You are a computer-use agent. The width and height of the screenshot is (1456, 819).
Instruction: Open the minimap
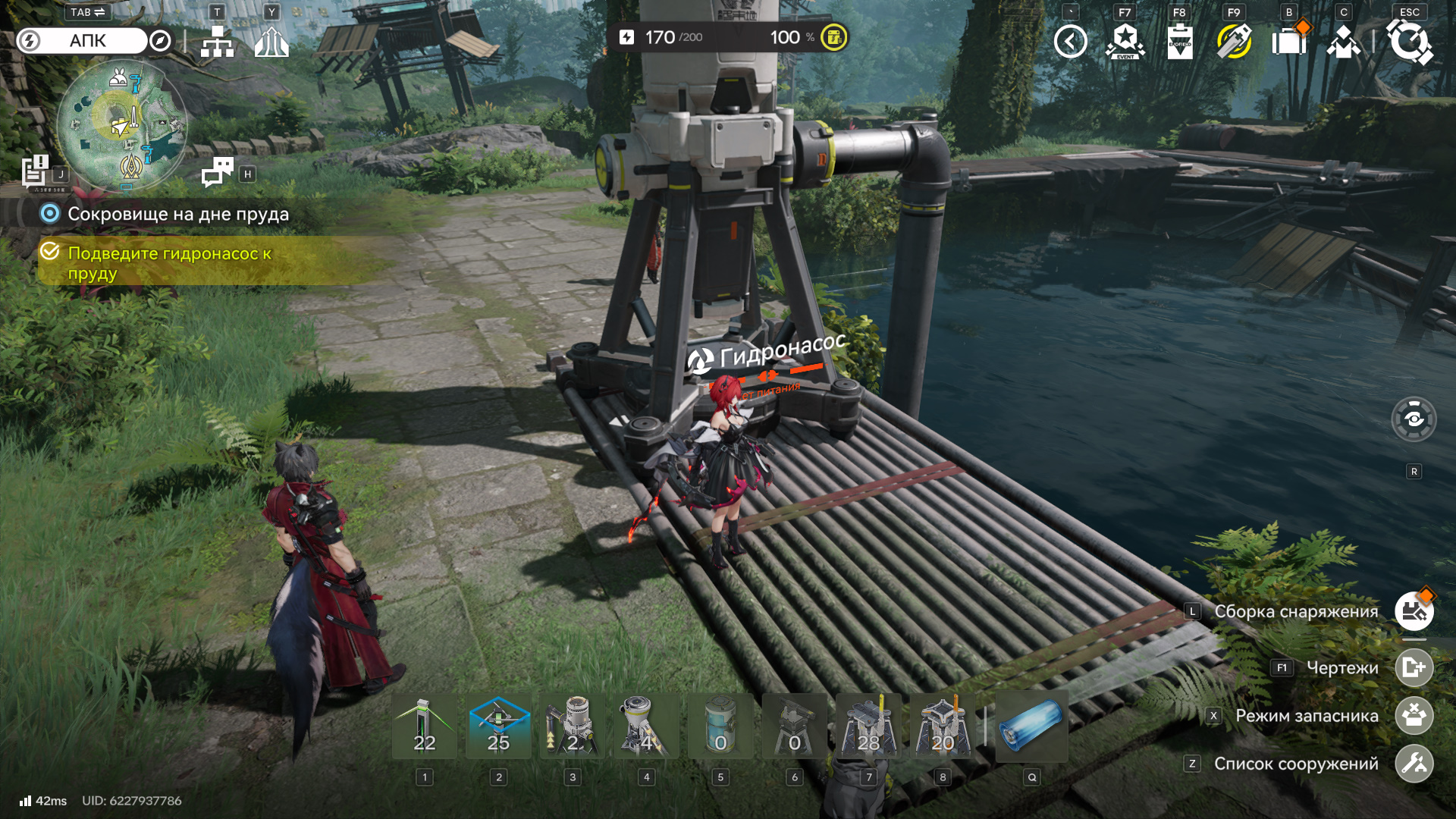pyautogui.click(x=121, y=125)
